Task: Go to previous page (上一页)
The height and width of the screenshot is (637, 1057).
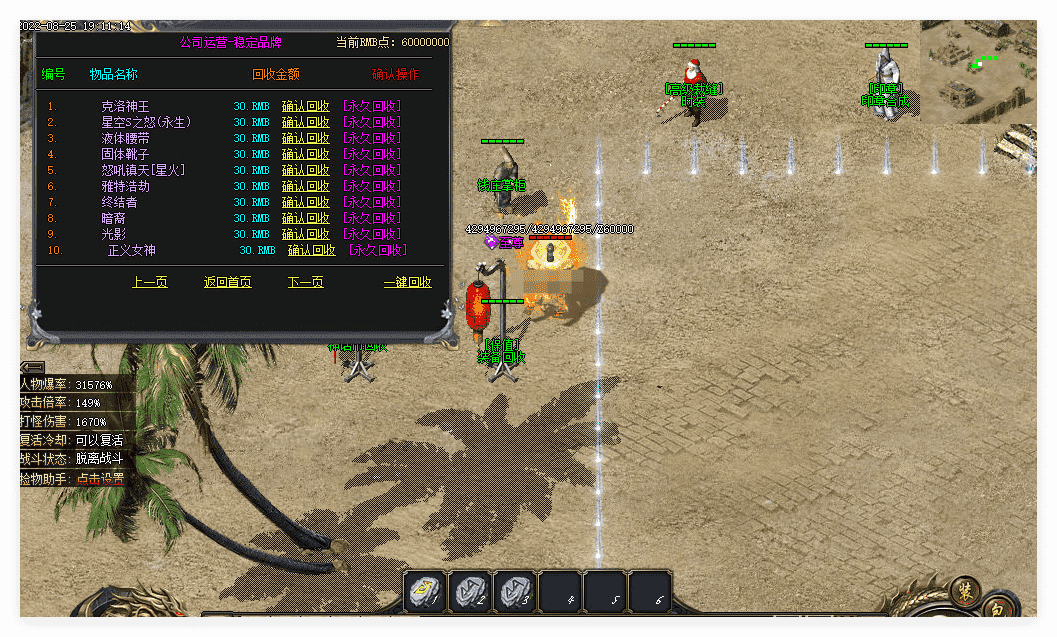Action: coord(150,283)
